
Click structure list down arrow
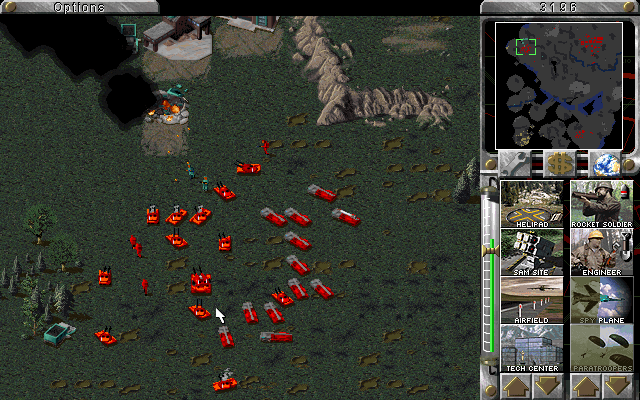pos(548,386)
